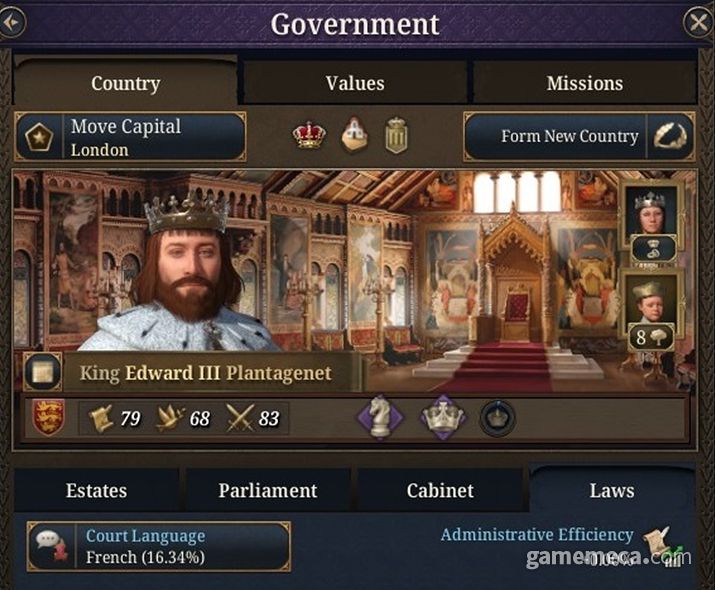
Task: Open the Values tab
Action: tap(355, 83)
